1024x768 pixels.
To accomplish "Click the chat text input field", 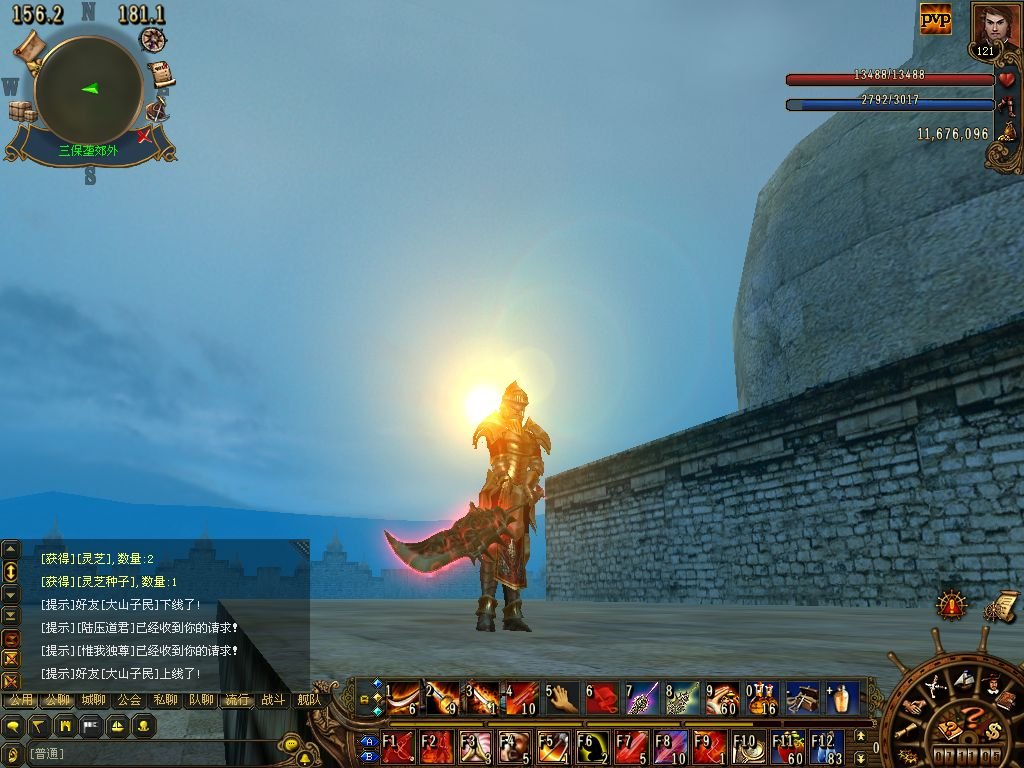I will pos(150,753).
